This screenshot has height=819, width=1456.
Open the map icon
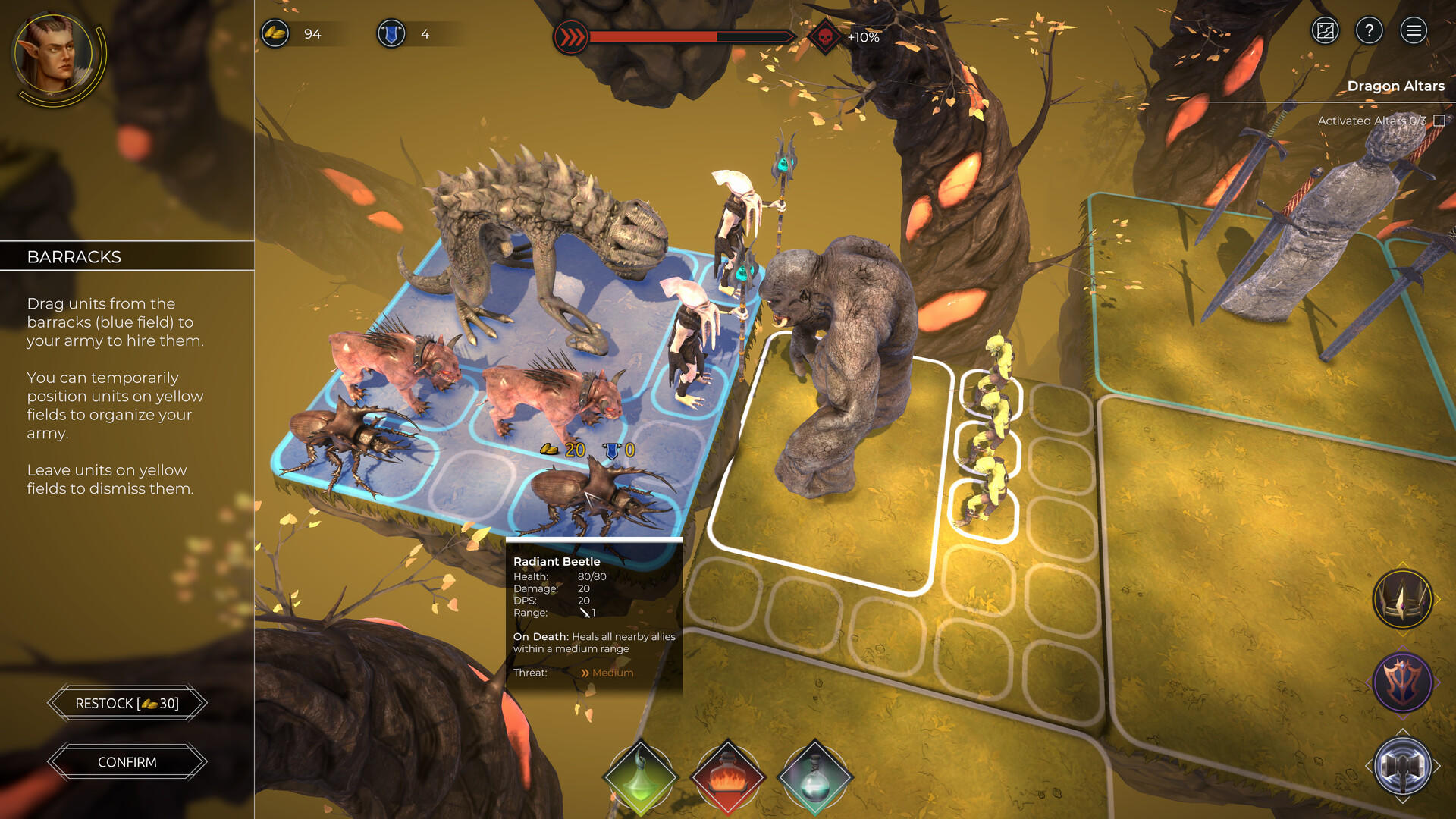(1325, 31)
